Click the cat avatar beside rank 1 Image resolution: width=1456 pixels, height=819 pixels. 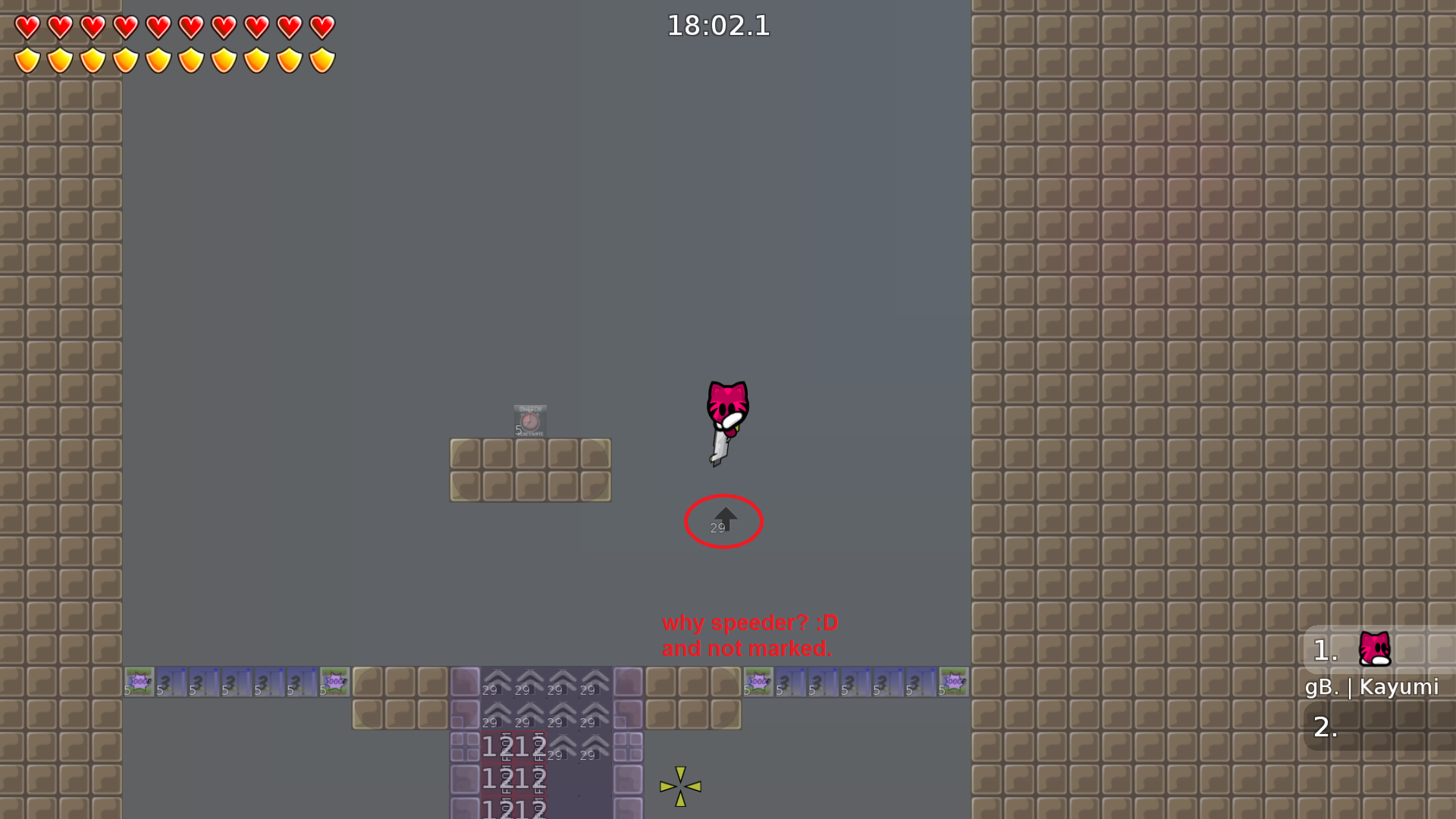tap(1376, 650)
